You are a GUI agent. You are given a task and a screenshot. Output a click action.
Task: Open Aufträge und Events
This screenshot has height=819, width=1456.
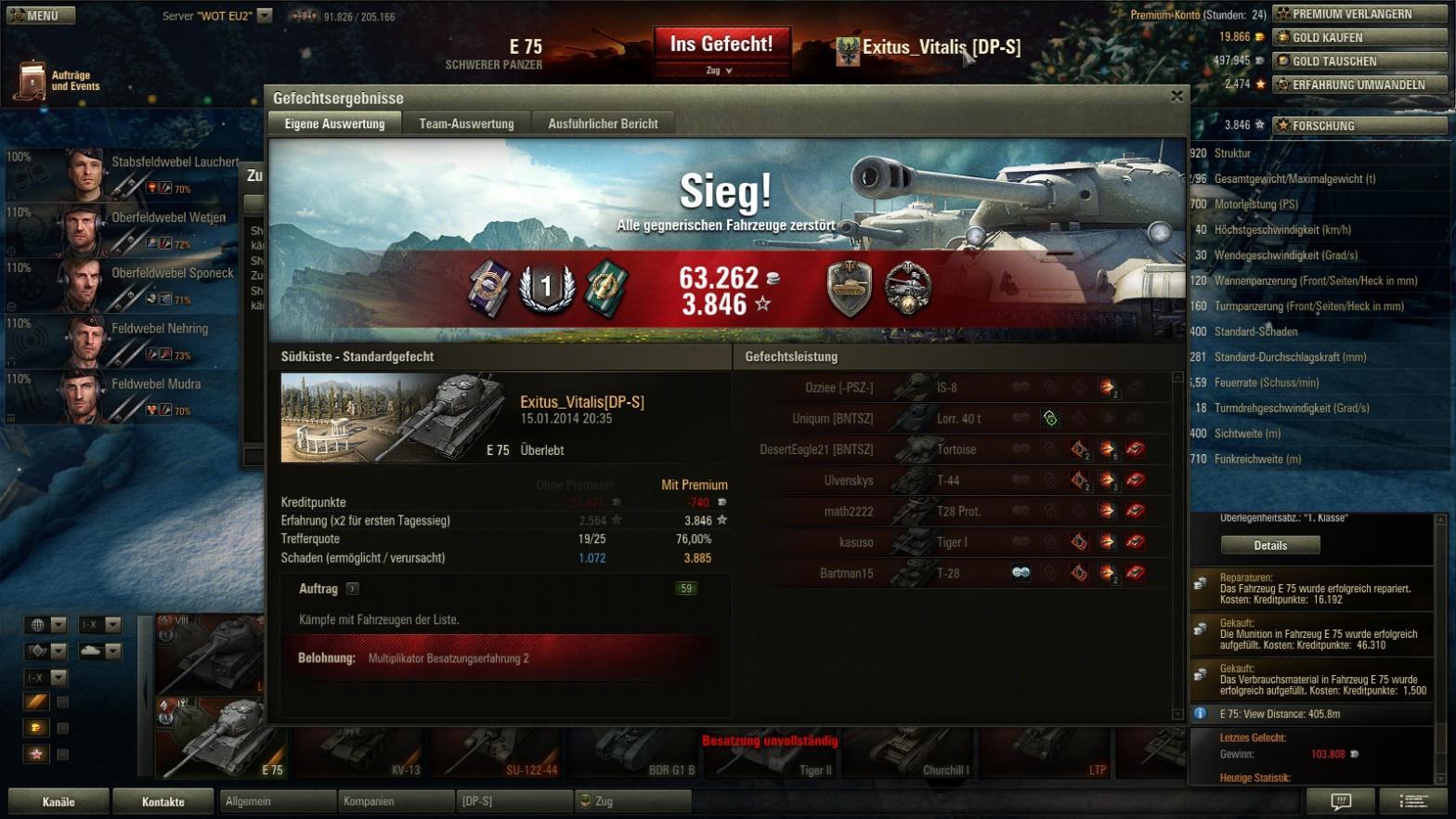pyautogui.click(x=58, y=81)
